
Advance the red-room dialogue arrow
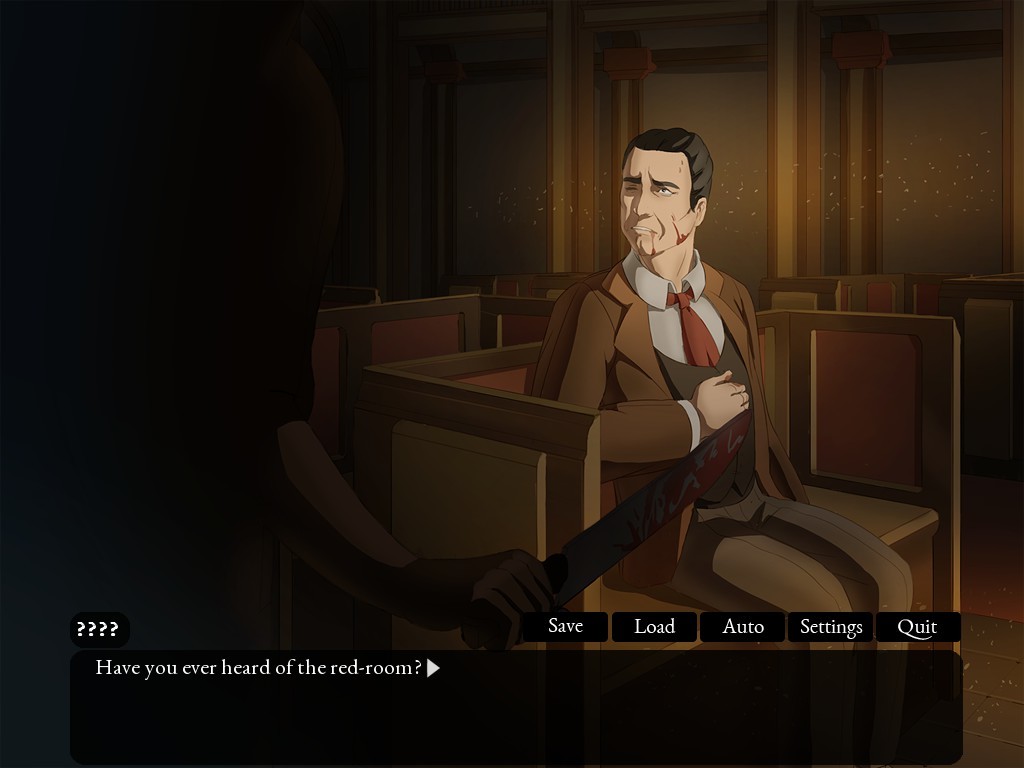click(434, 668)
